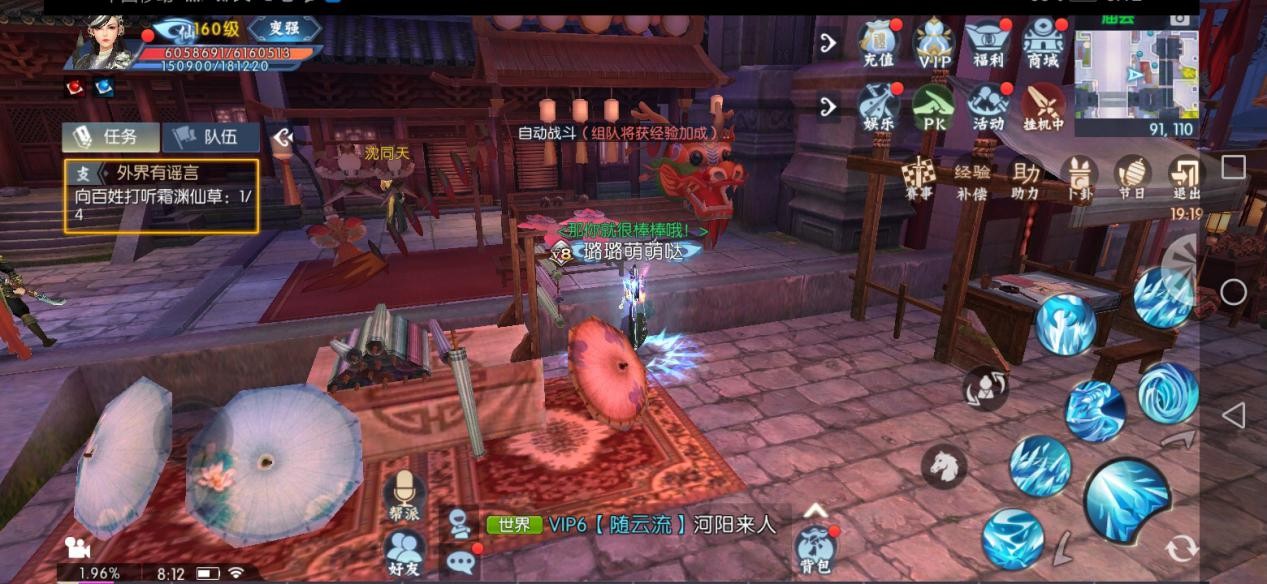Open the 商城 shop
Screen dimensions: 1267x584
point(1042,44)
